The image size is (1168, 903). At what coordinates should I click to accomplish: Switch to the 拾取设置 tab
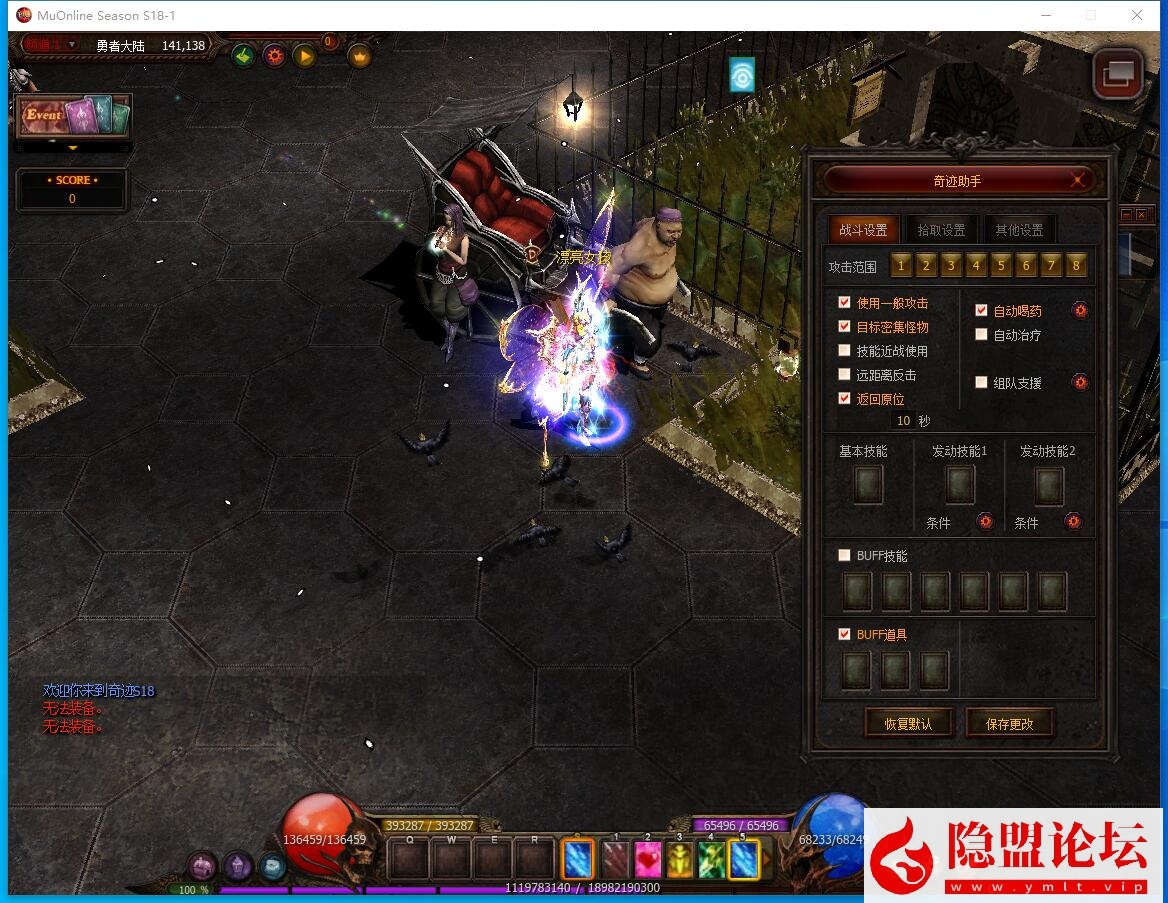[x=941, y=230]
